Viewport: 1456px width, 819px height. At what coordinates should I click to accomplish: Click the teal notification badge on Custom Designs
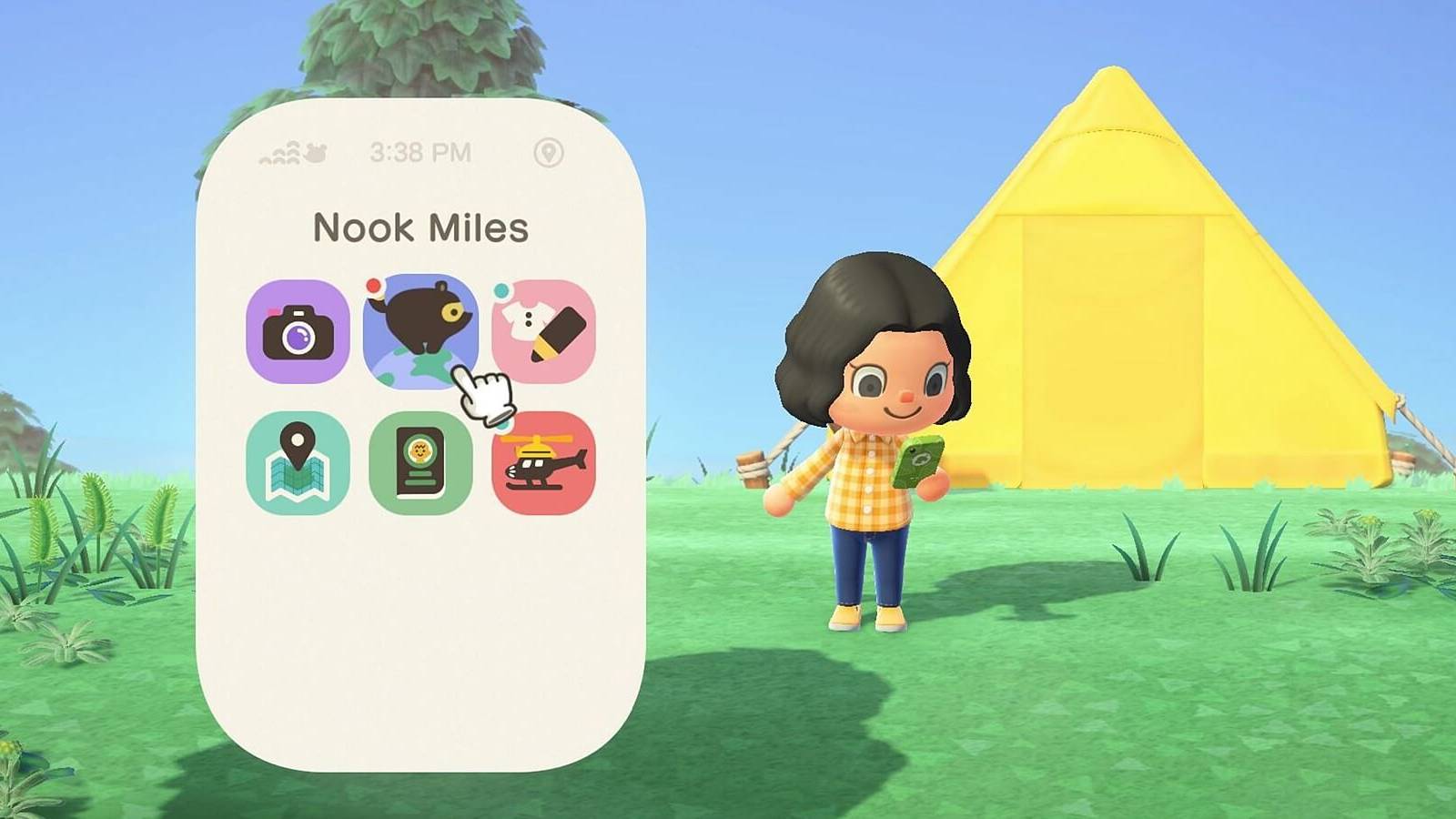(502, 291)
